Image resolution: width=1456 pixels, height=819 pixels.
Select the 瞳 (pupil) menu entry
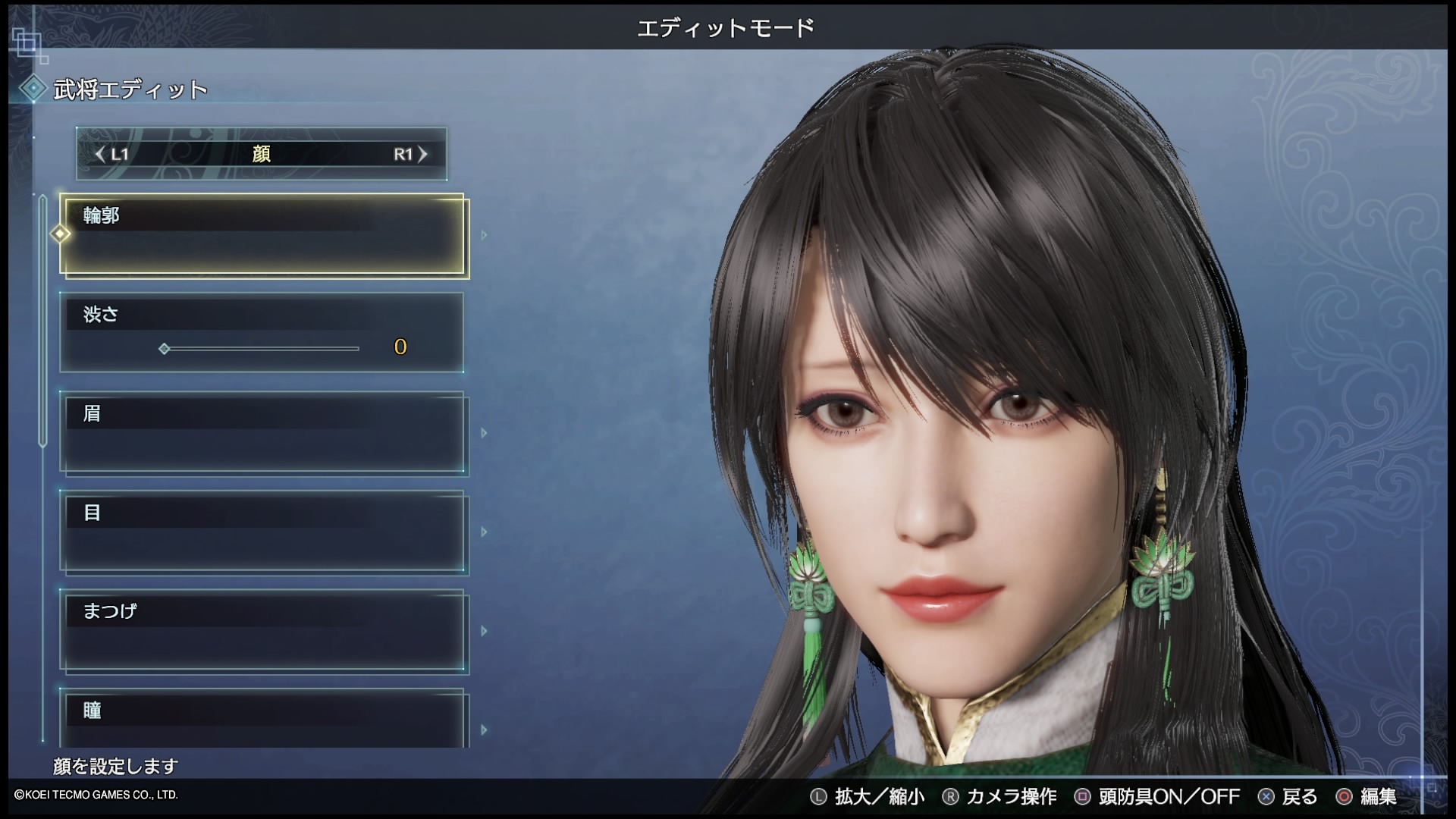pyautogui.click(x=262, y=717)
